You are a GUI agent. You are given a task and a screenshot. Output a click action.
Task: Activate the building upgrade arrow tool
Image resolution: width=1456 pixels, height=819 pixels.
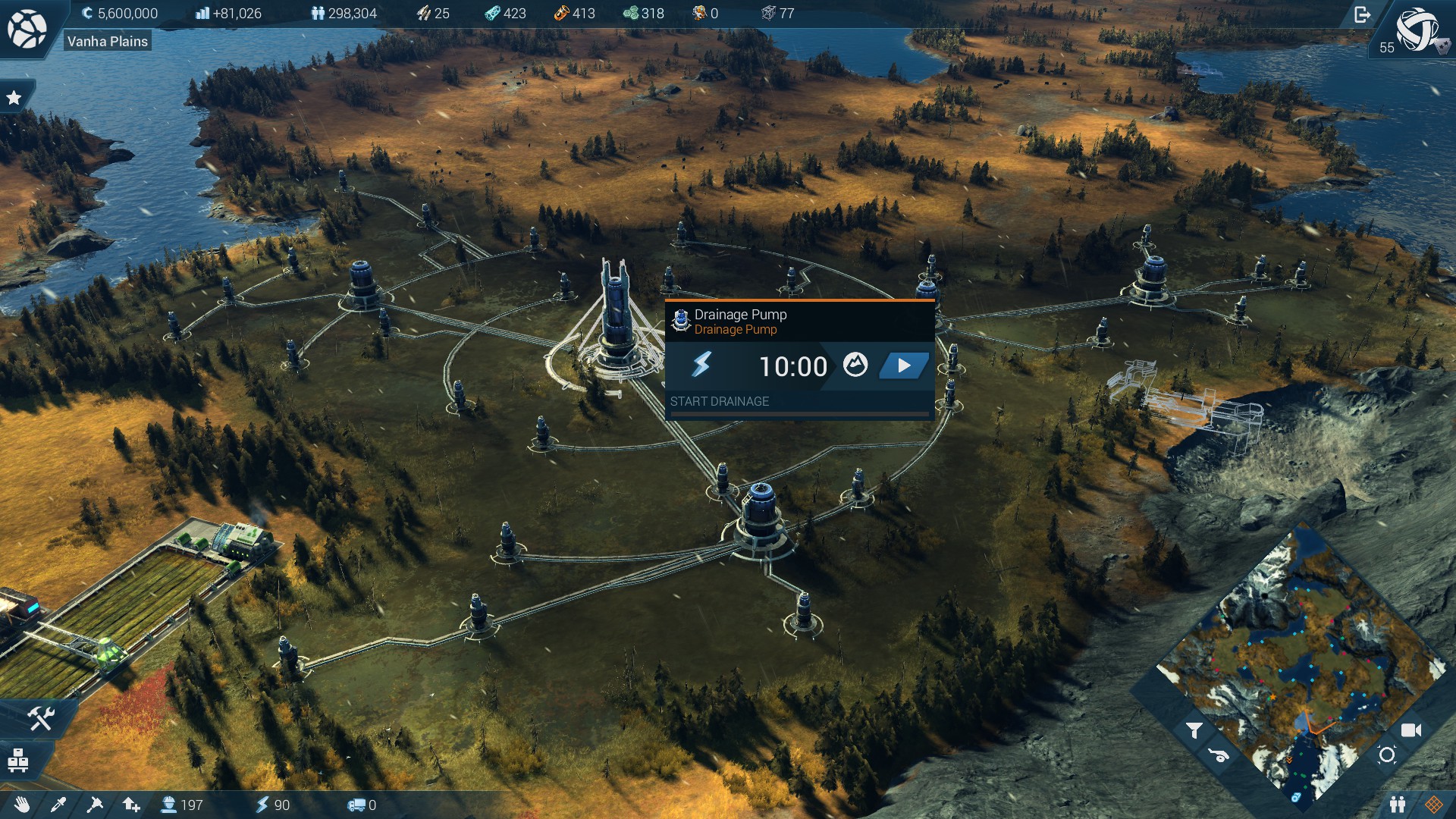coord(131,805)
